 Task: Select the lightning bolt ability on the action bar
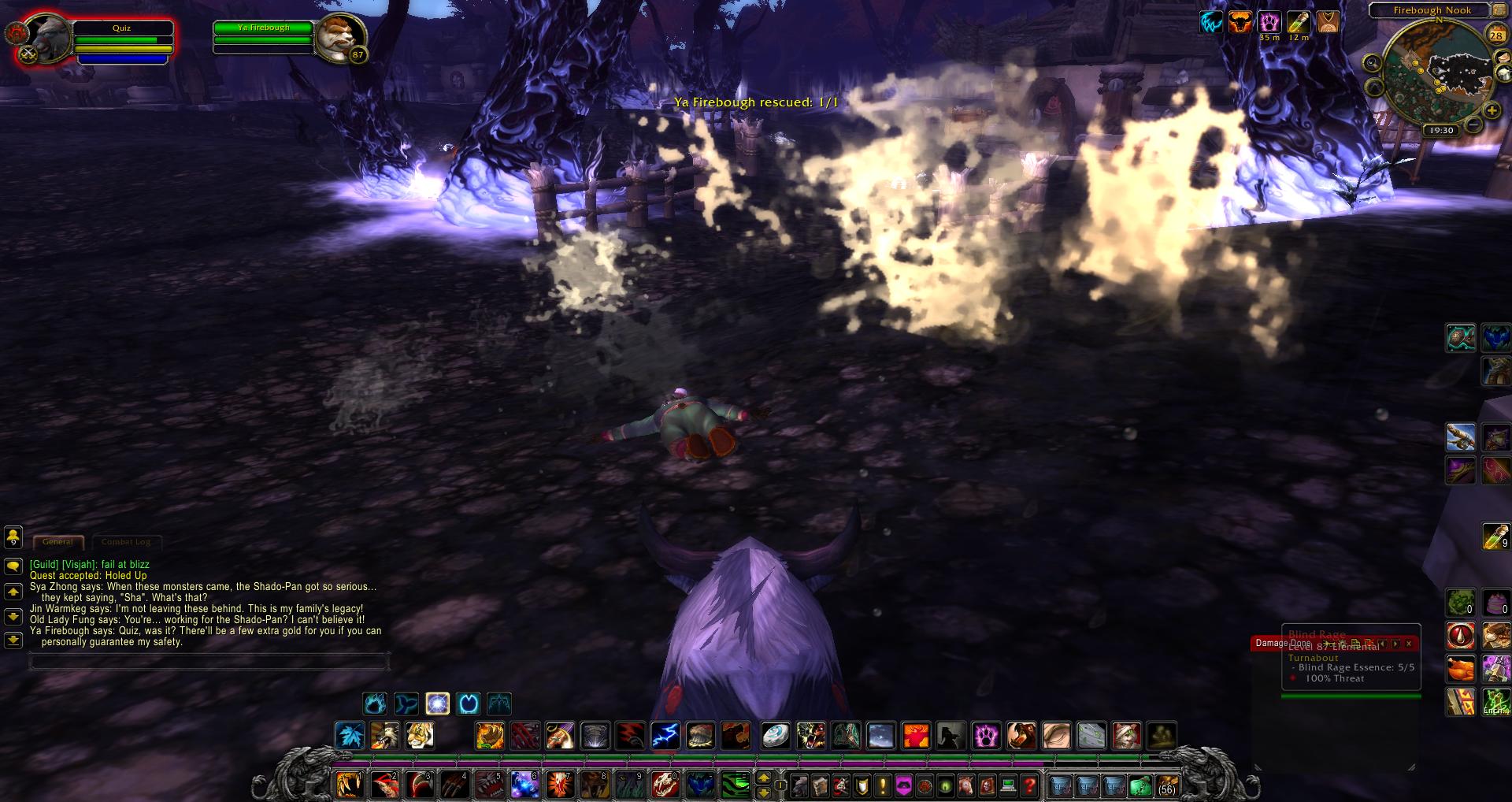(666, 736)
